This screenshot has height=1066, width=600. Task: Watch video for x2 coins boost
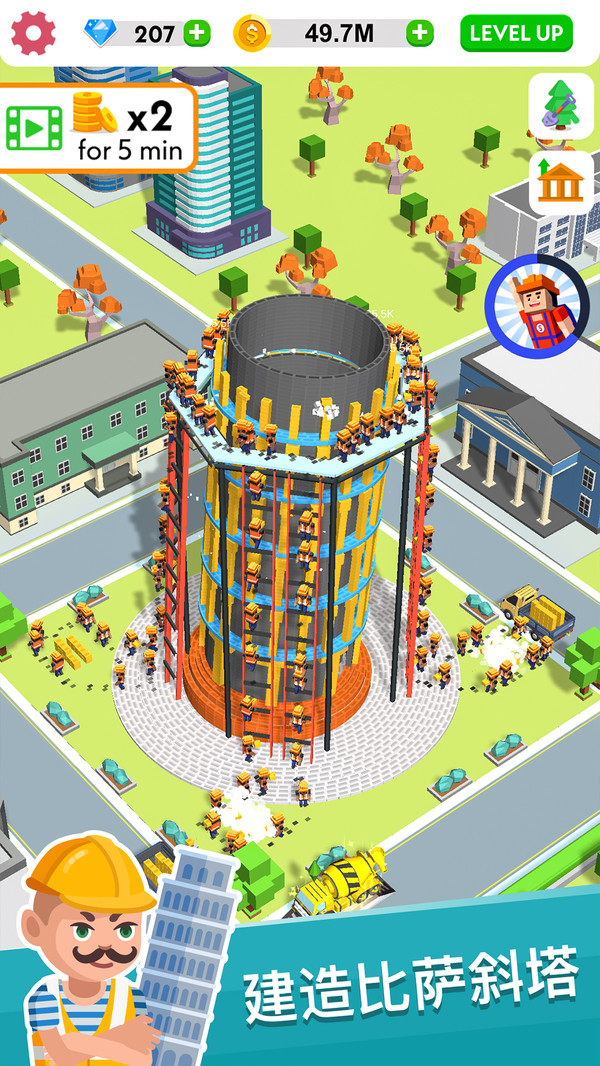97,127
